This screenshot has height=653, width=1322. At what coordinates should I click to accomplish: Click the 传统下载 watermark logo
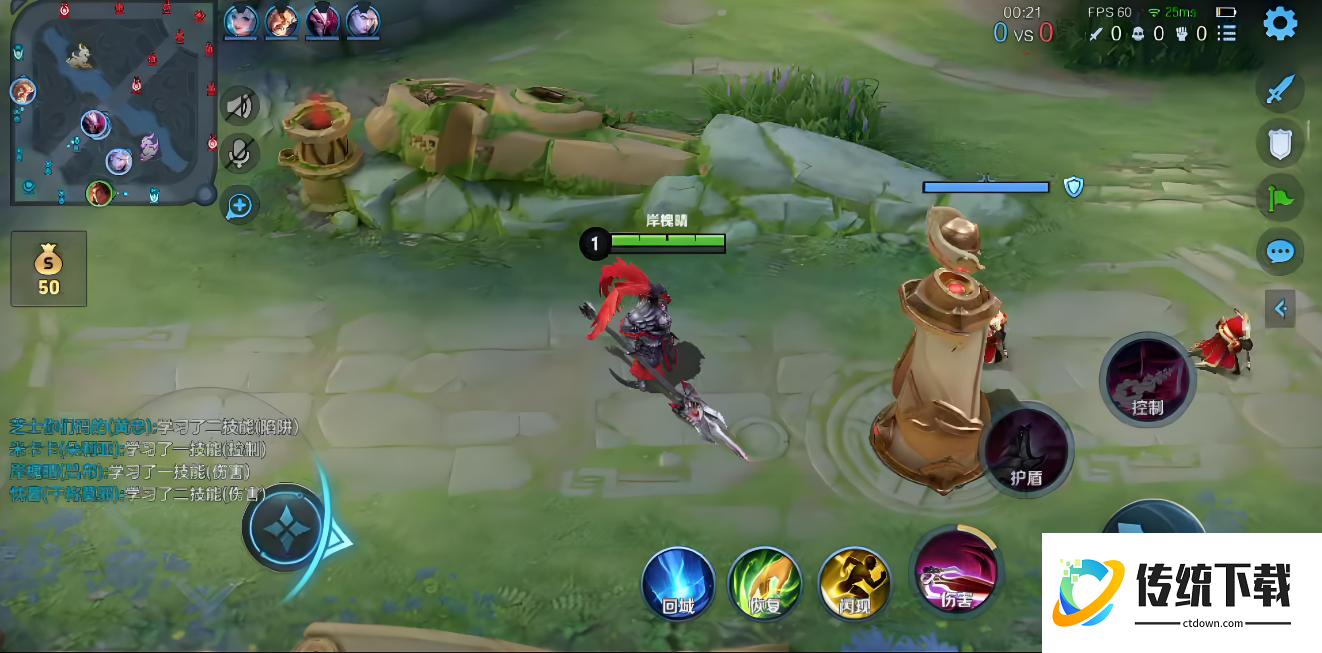pos(1181,592)
